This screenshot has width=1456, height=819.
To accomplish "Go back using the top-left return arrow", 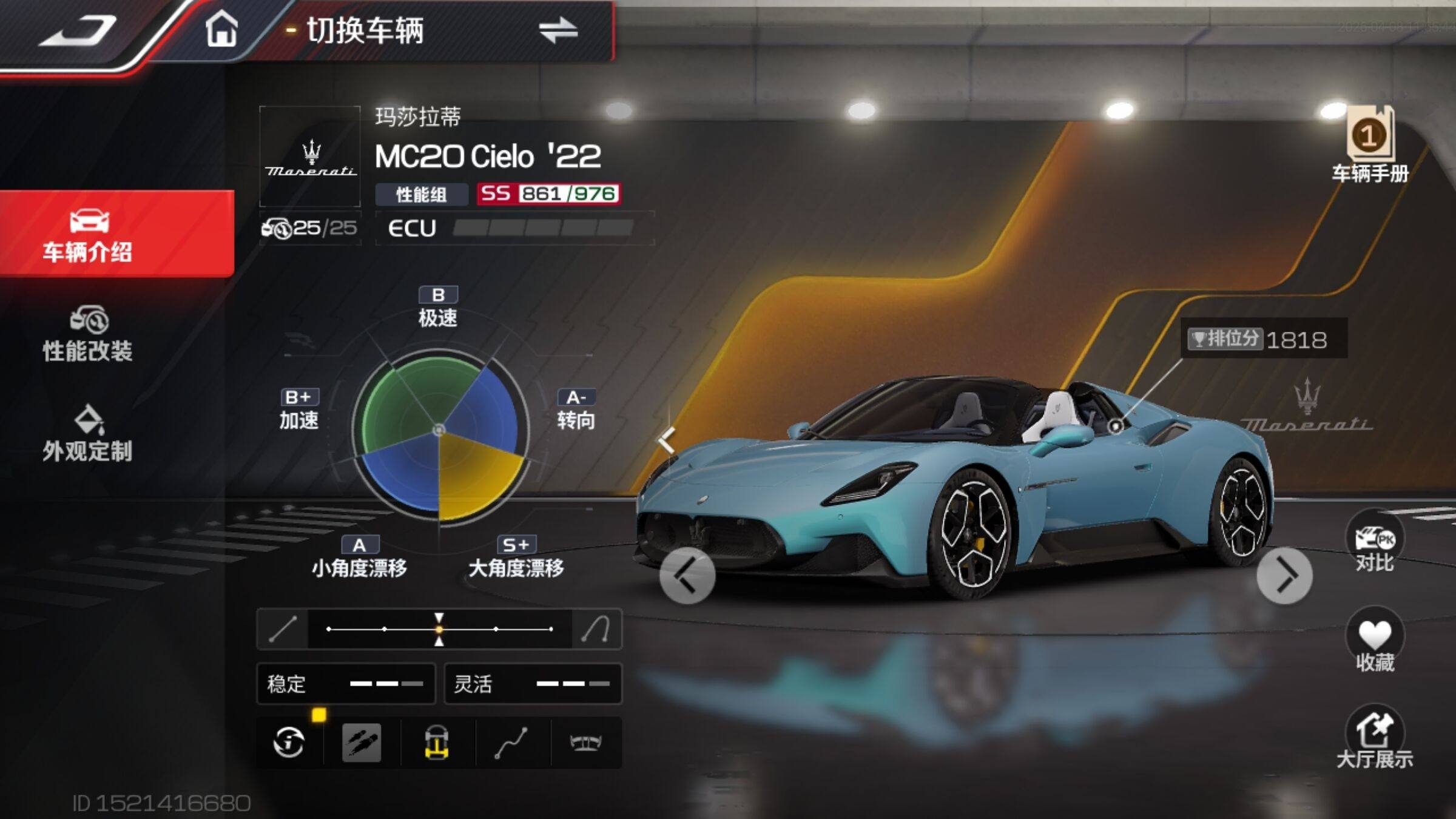I will pos(79,30).
